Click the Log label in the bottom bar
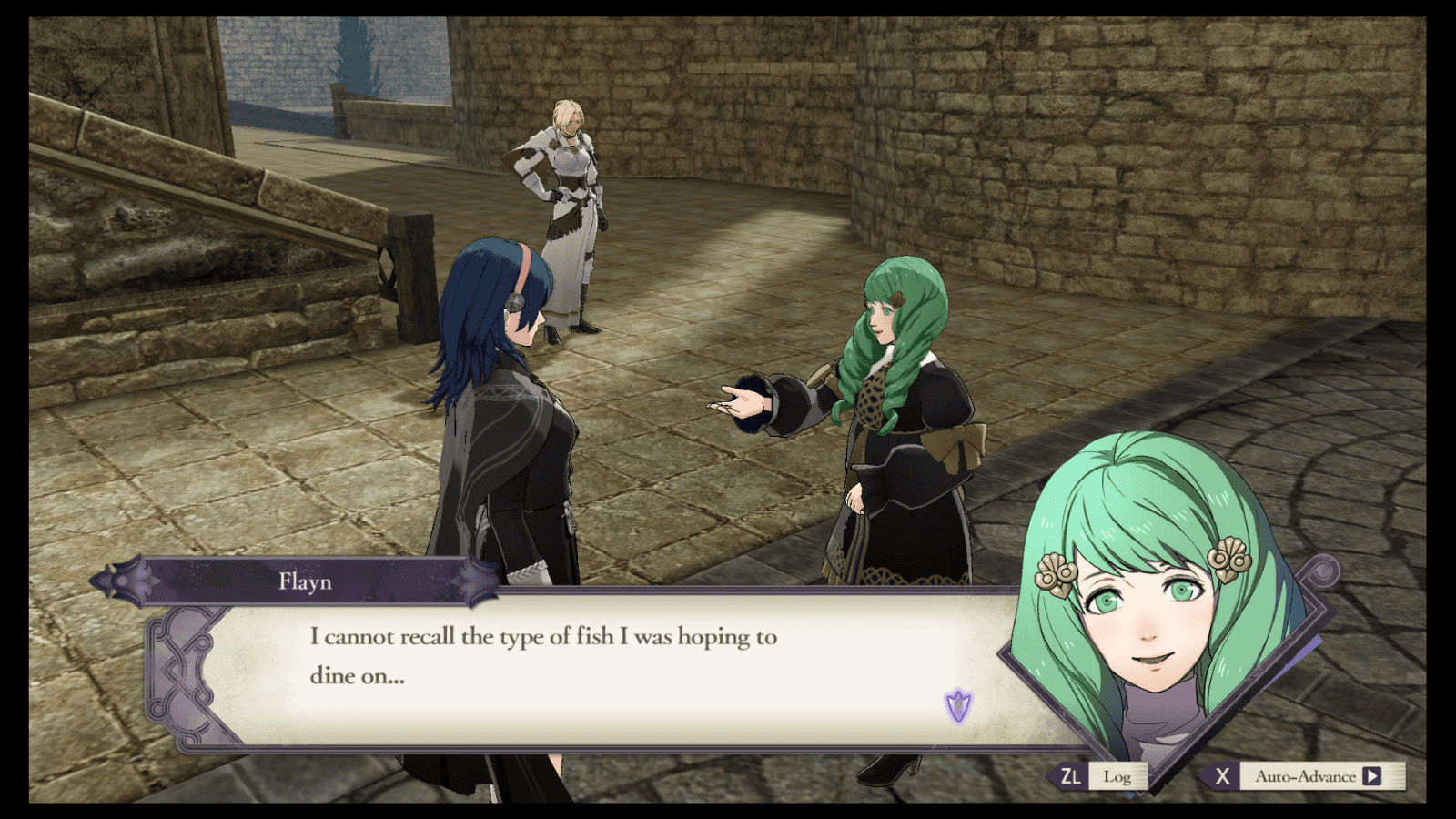Viewport: 1456px width, 819px height. [x=1117, y=777]
